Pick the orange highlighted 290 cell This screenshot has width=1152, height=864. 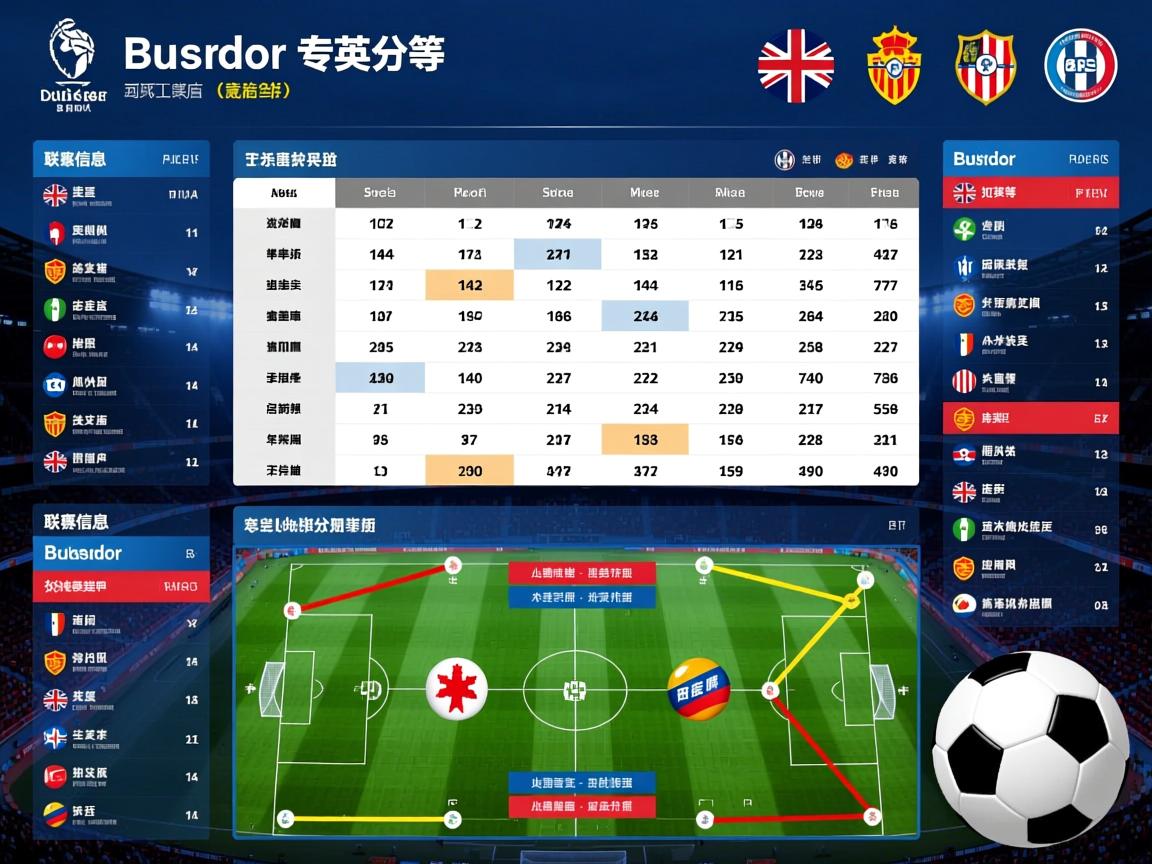(x=469, y=470)
